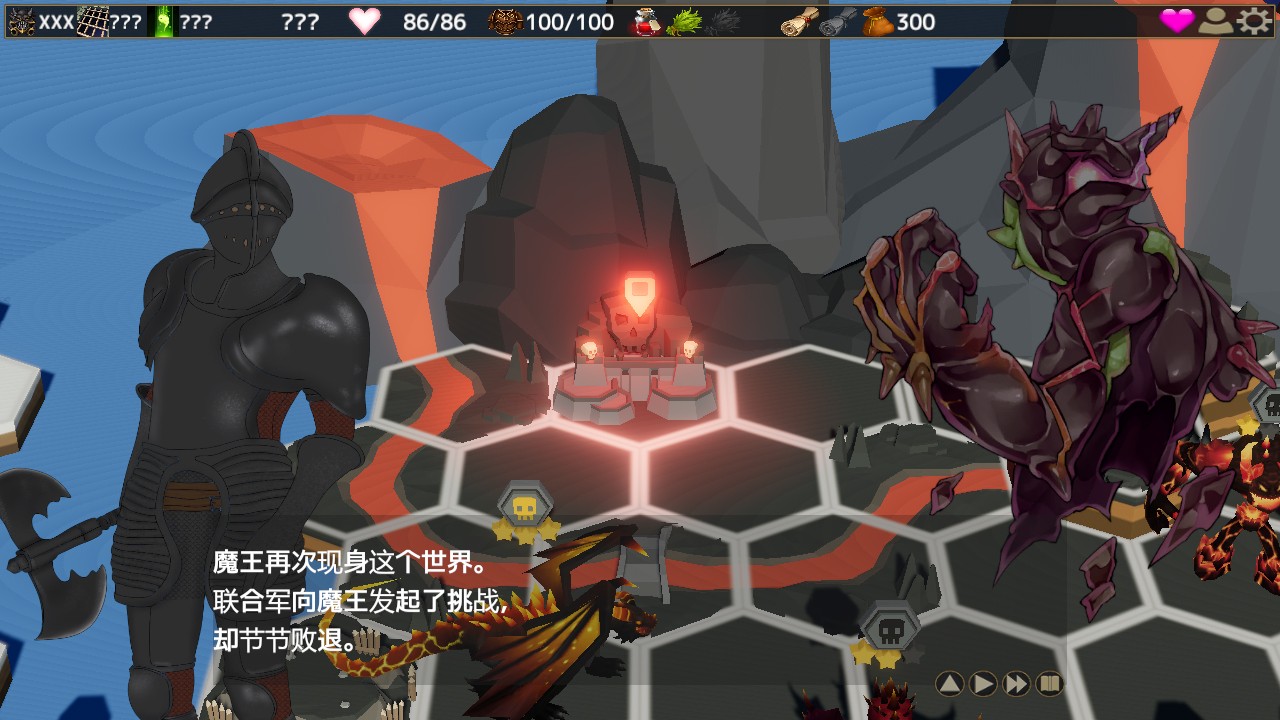Use the red potion icon

645,21
